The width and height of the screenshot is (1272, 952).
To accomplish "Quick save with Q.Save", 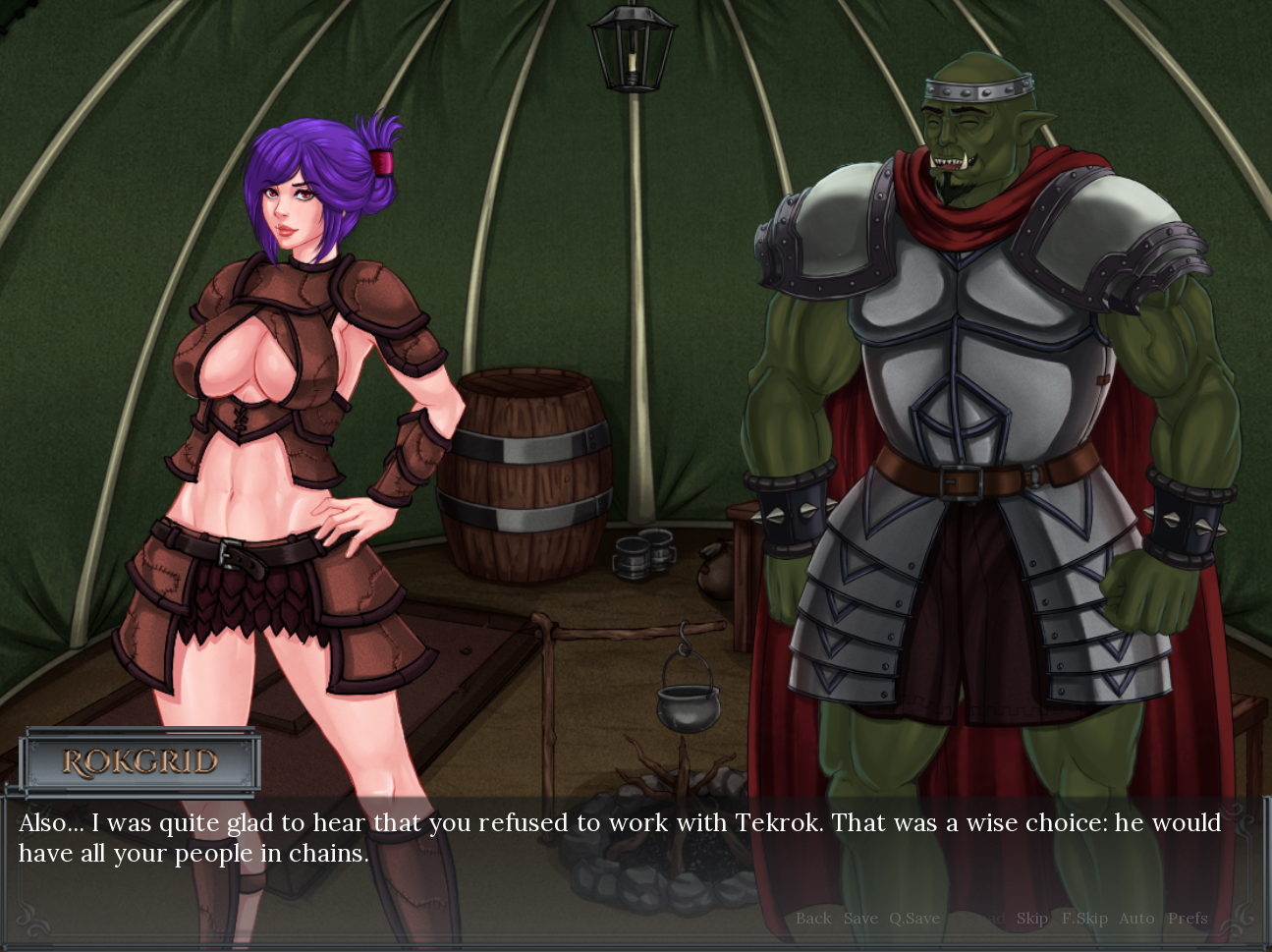I will coord(914,919).
